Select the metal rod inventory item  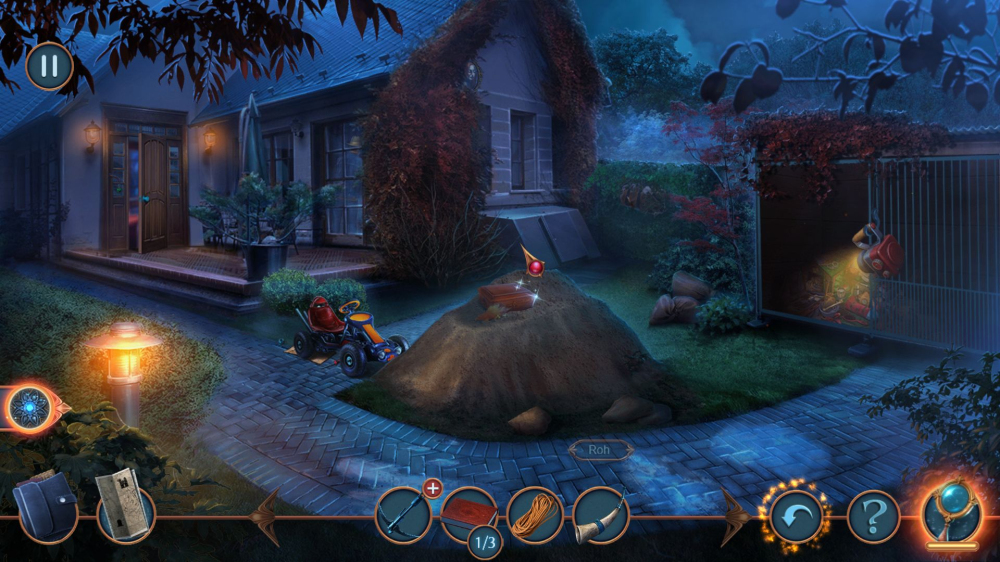click(x=403, y=516)
